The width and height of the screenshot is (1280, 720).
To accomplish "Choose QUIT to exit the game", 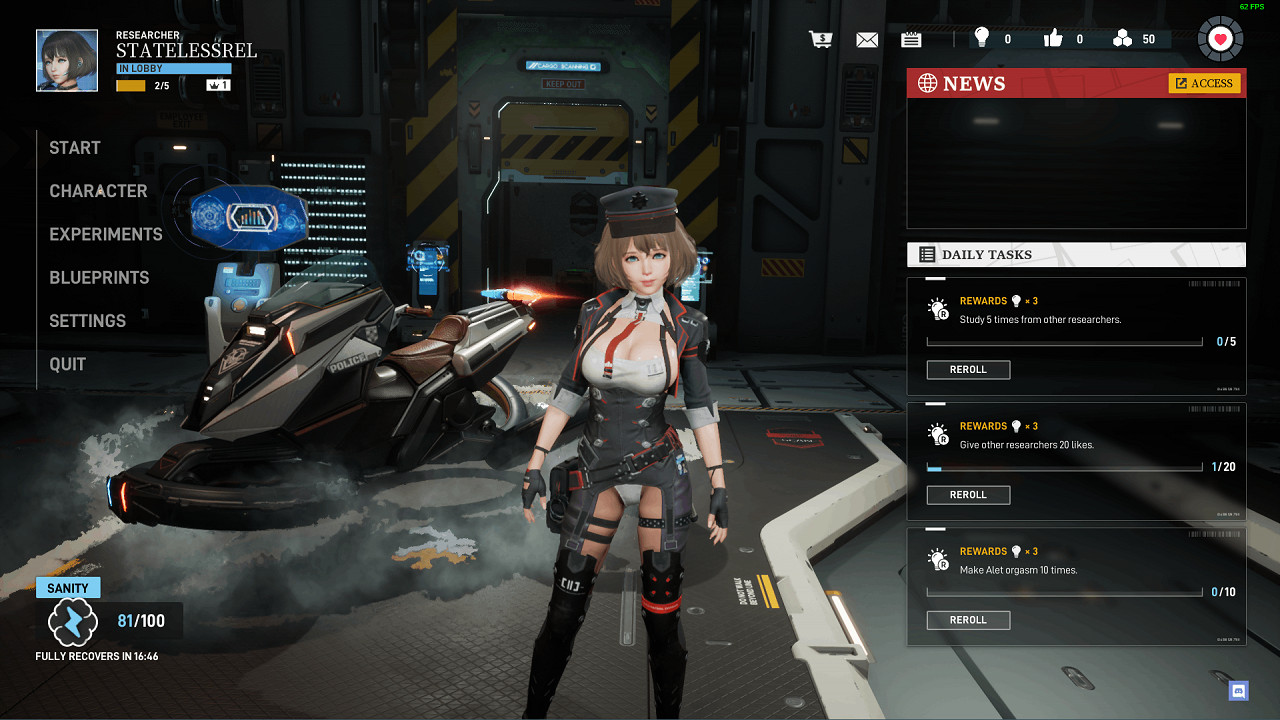I will (68, 364).
